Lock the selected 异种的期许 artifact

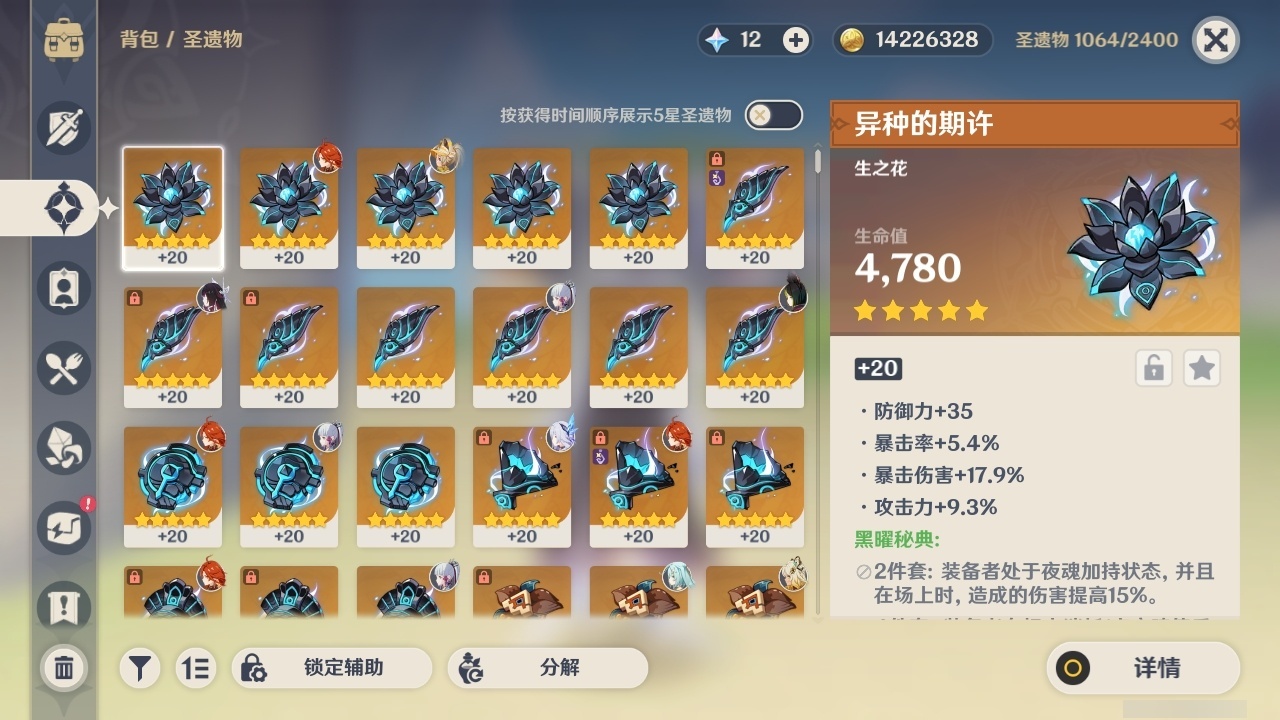pos(1153,368)
